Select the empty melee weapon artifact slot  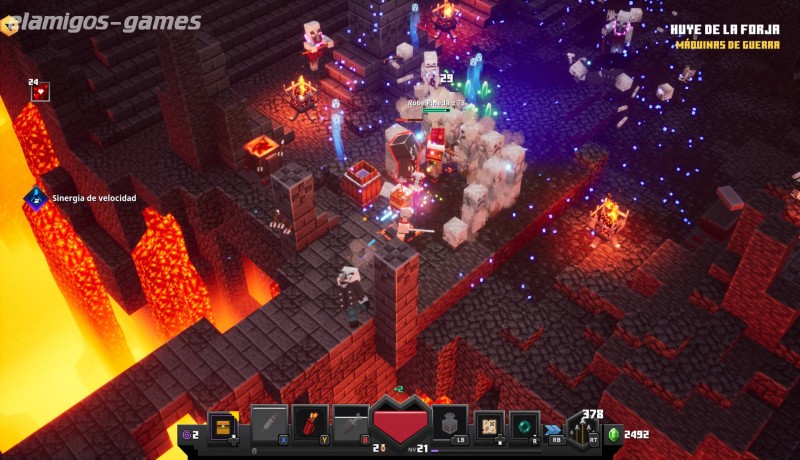click(x=268, y=424)
